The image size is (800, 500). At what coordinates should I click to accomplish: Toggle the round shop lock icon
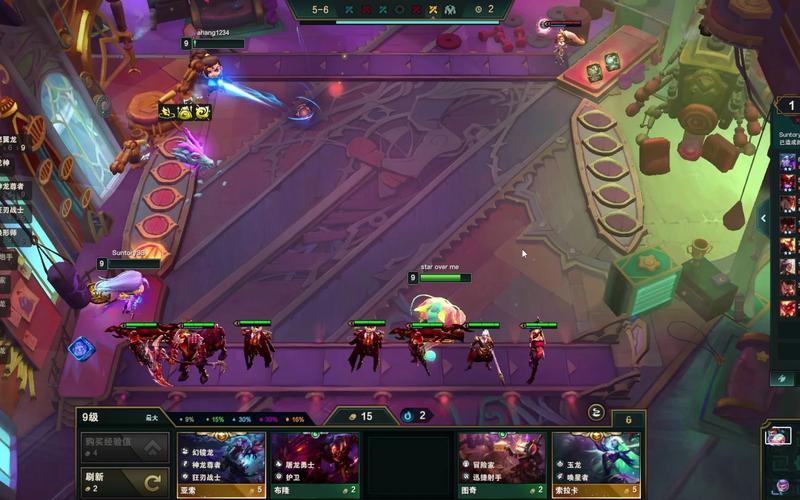[x=596, y=411]
